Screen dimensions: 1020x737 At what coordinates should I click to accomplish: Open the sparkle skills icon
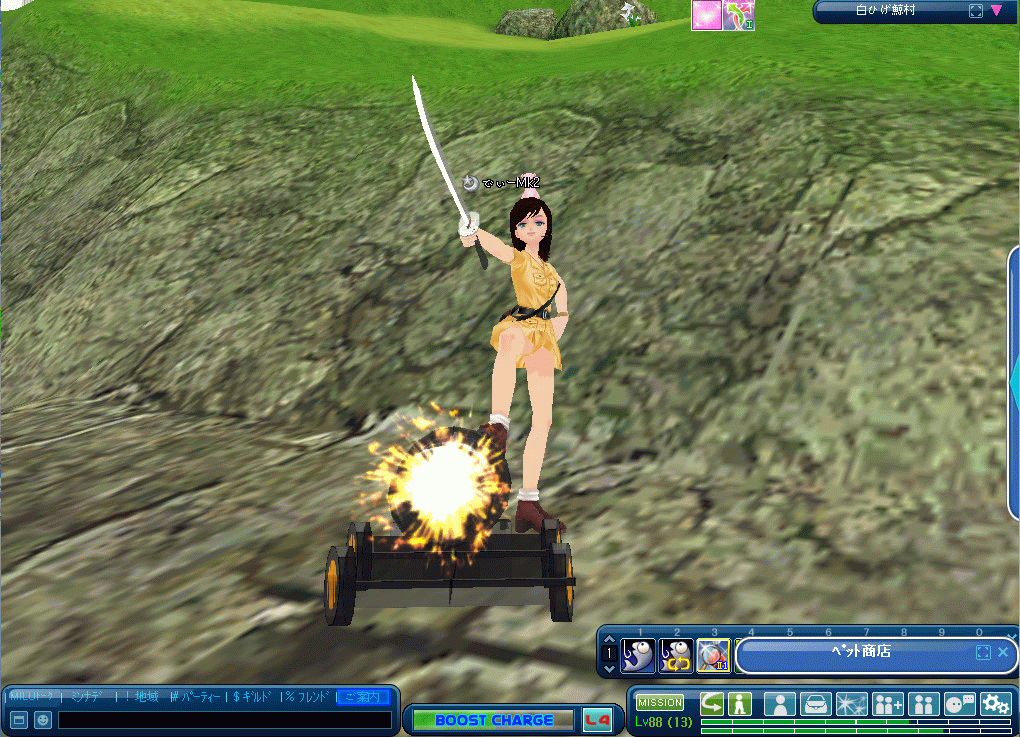tap(851, 703)
